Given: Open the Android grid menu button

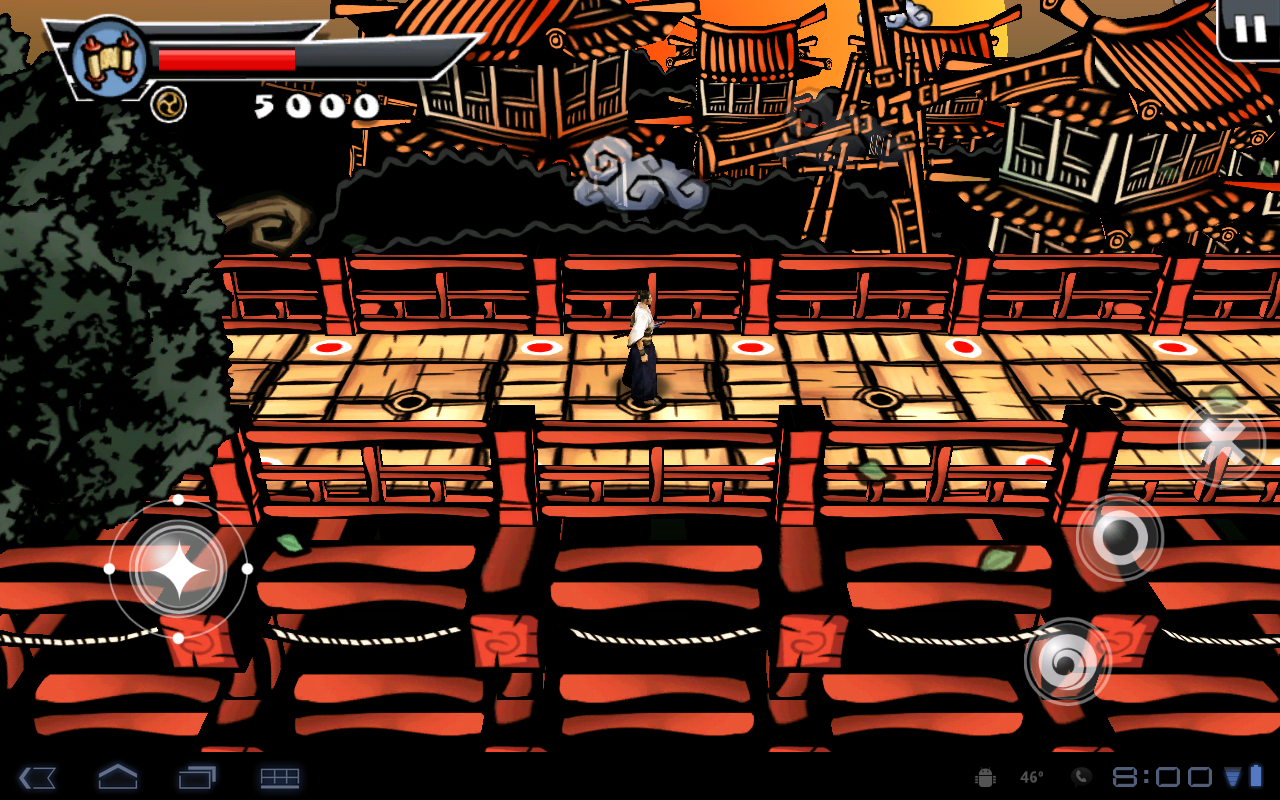Looking at the screenshot, I should coord(280,777).
